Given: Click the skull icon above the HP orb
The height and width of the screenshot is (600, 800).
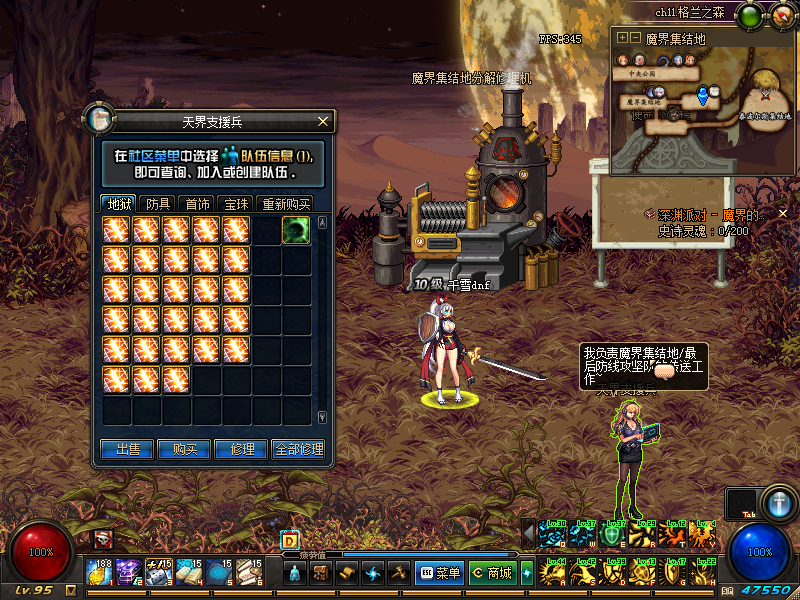Looking at the screenshot, I should click(x=102, y=539).
